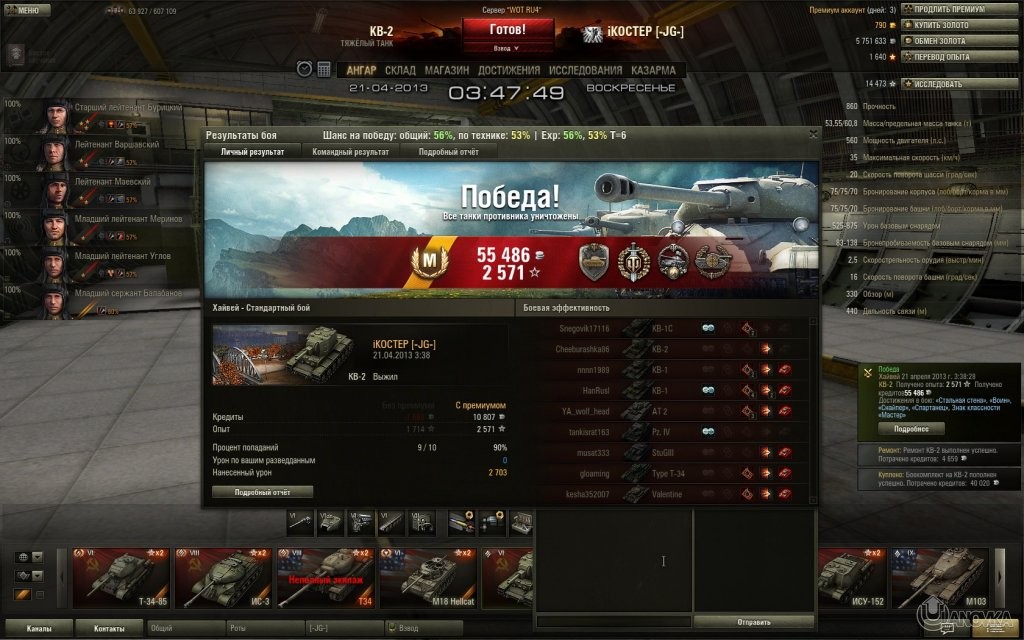The width and height of the screenshot is (1024, 640).
Task: Show the КАЗАРМА barracks tab
Action: point(652,70)
